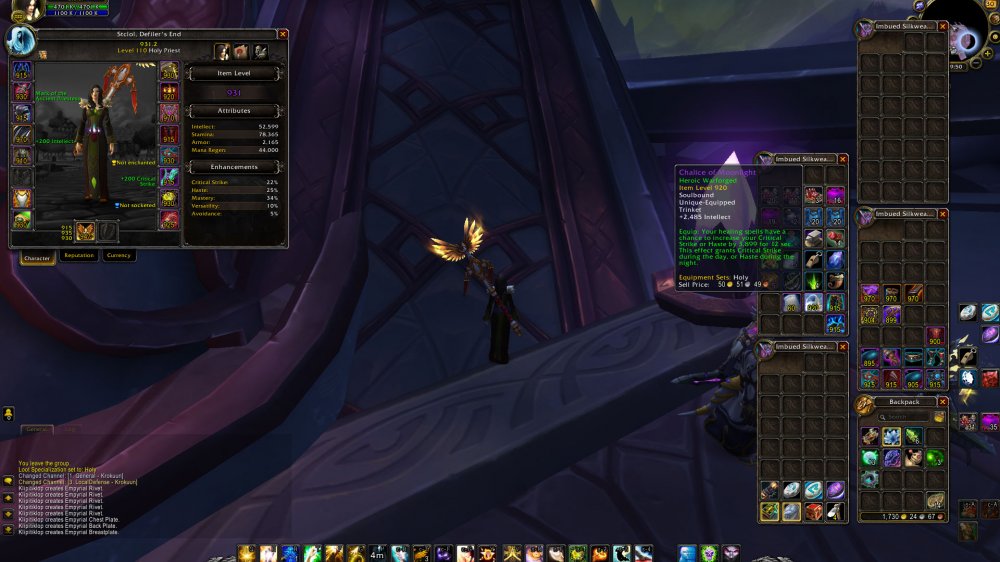Select the equipped main-hand staff slot
This screenshot has height=562, width=1000.
[x=86, y=231]
